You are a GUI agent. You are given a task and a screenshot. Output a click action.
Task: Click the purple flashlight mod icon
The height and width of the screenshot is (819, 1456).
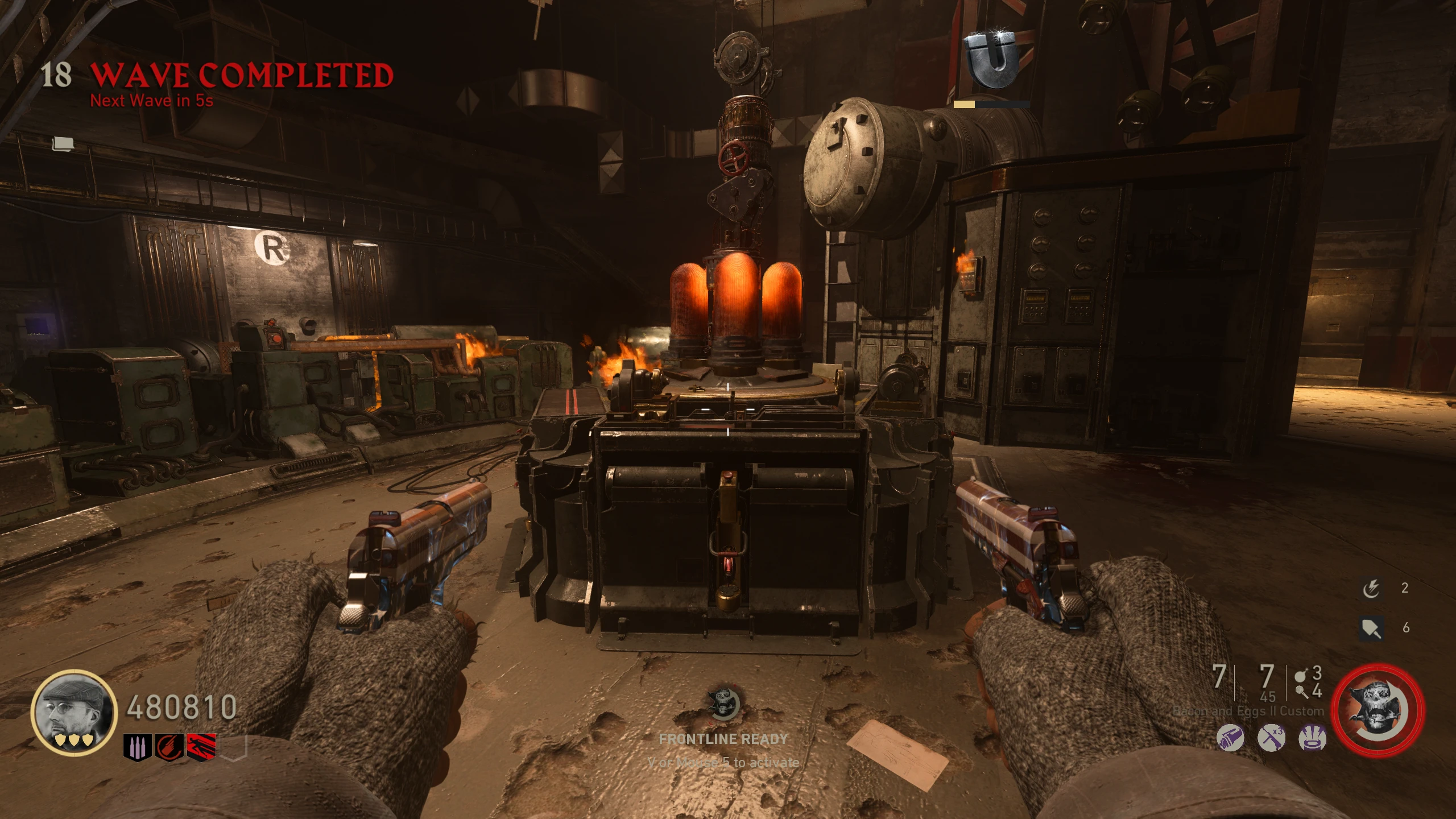pyautogui.click(x=1230, y=739)
